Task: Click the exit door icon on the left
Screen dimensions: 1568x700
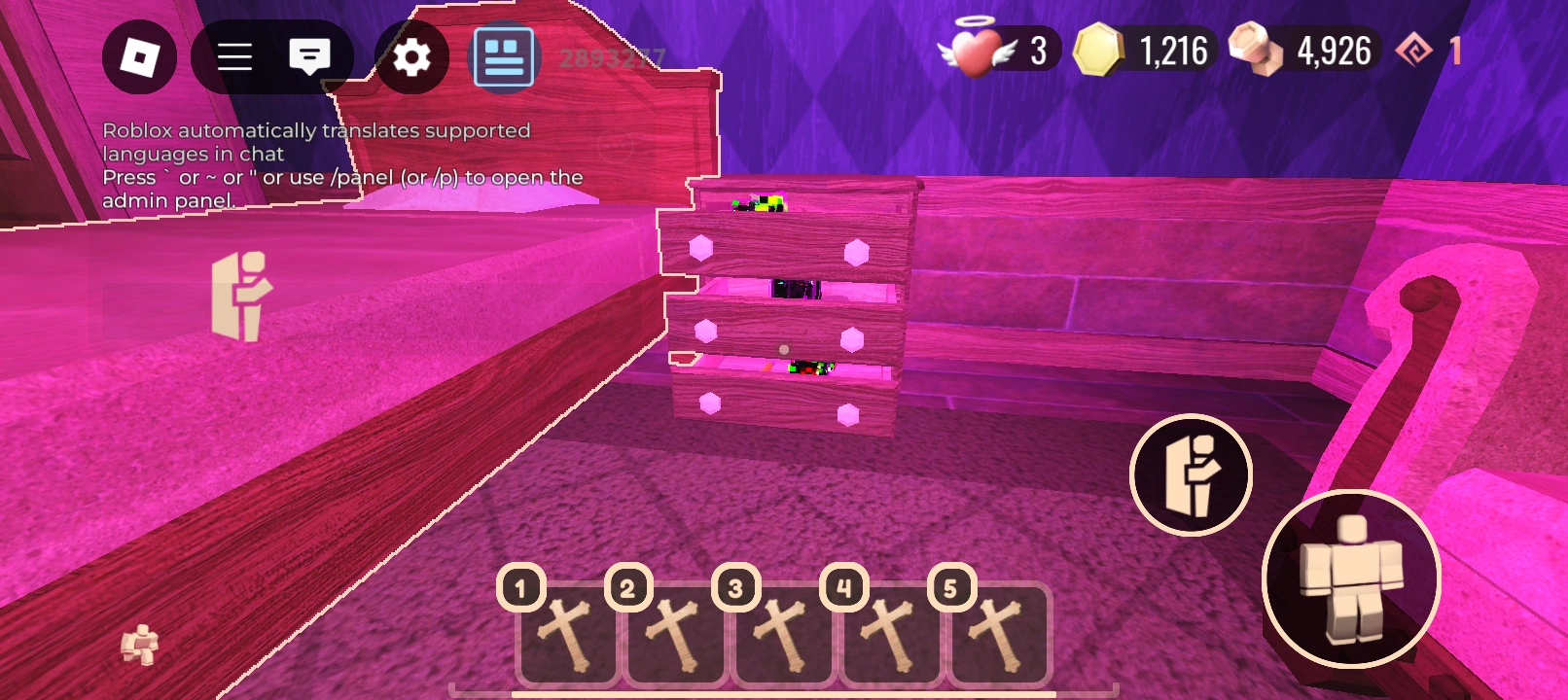Action: pos(243,297)
